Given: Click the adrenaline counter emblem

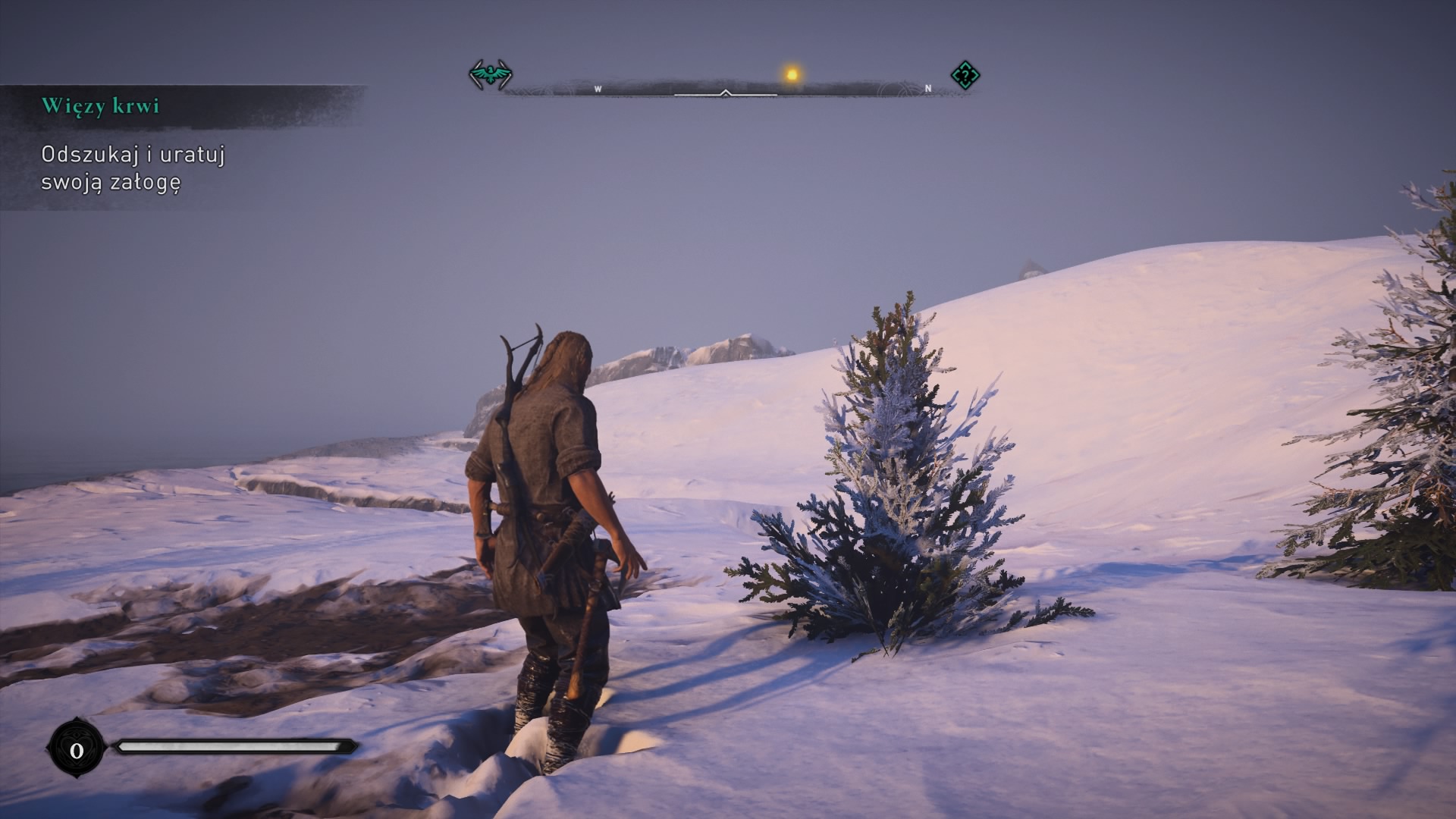Looking at the screenshot, I should (x=76, y=751).
